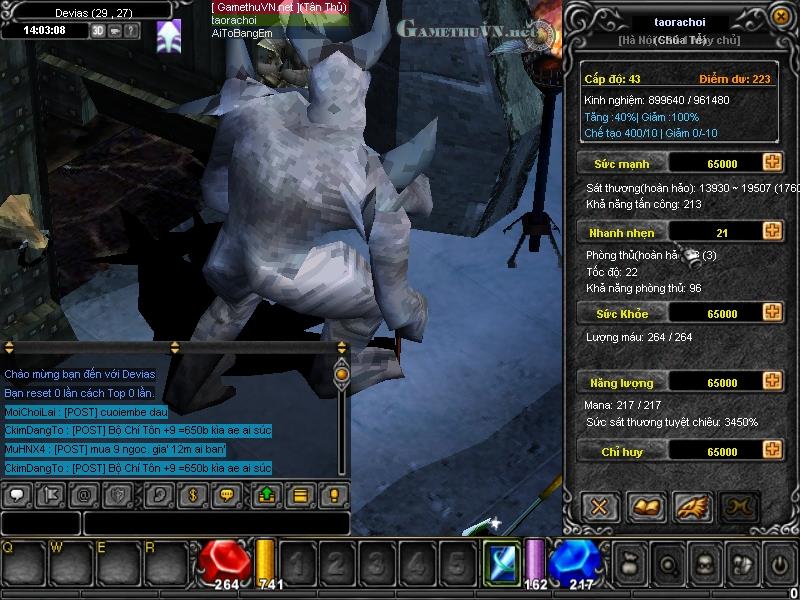This screenshot has width=800, height=600.
Task: Click the purple buff icon near the clock
Action: click(169, 32)
